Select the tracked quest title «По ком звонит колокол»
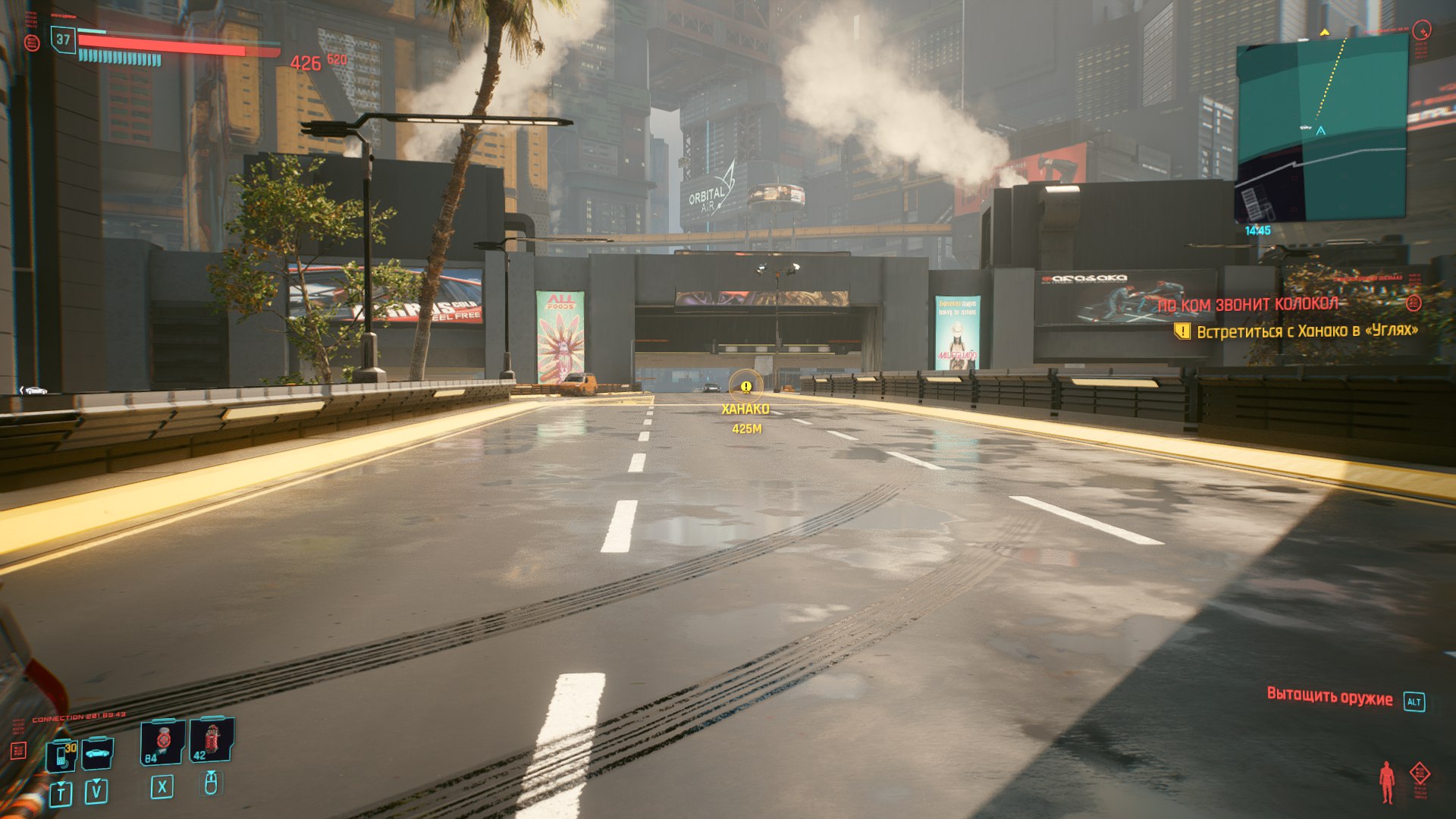The width and height of the screenshot is (1456, 819). click(x=1248, y=305)
